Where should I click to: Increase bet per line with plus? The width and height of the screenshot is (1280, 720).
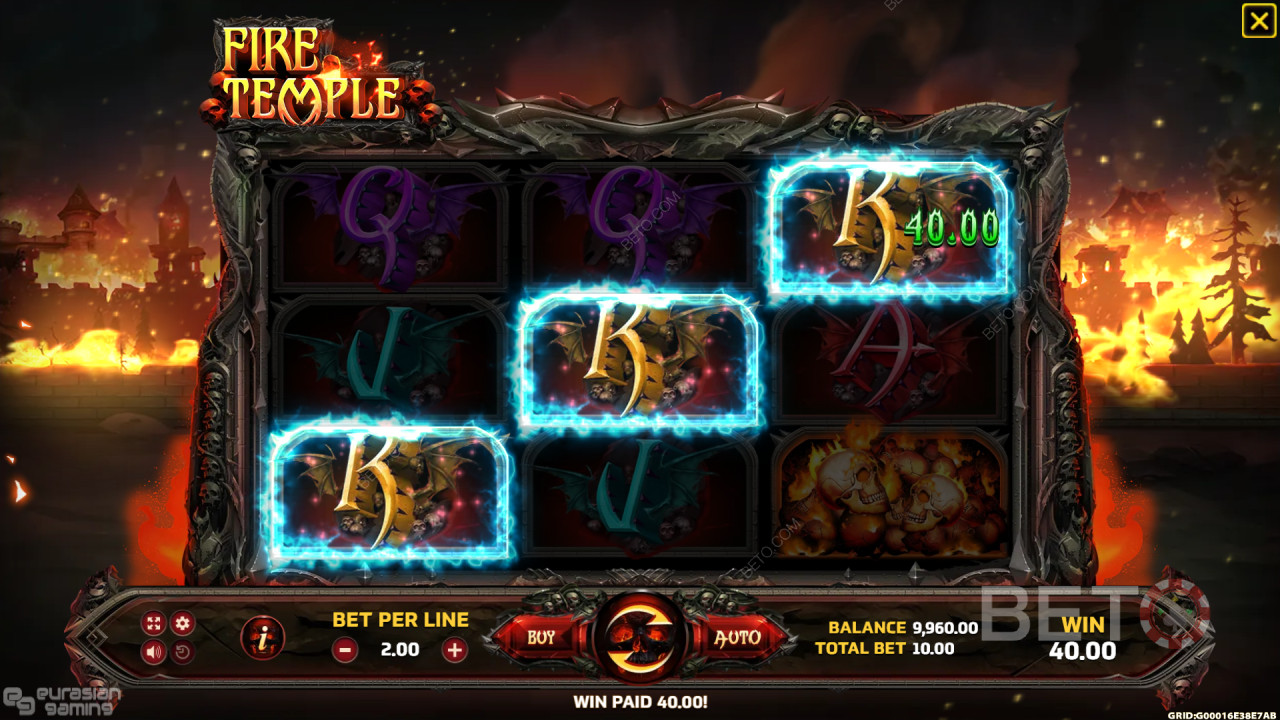454,649
